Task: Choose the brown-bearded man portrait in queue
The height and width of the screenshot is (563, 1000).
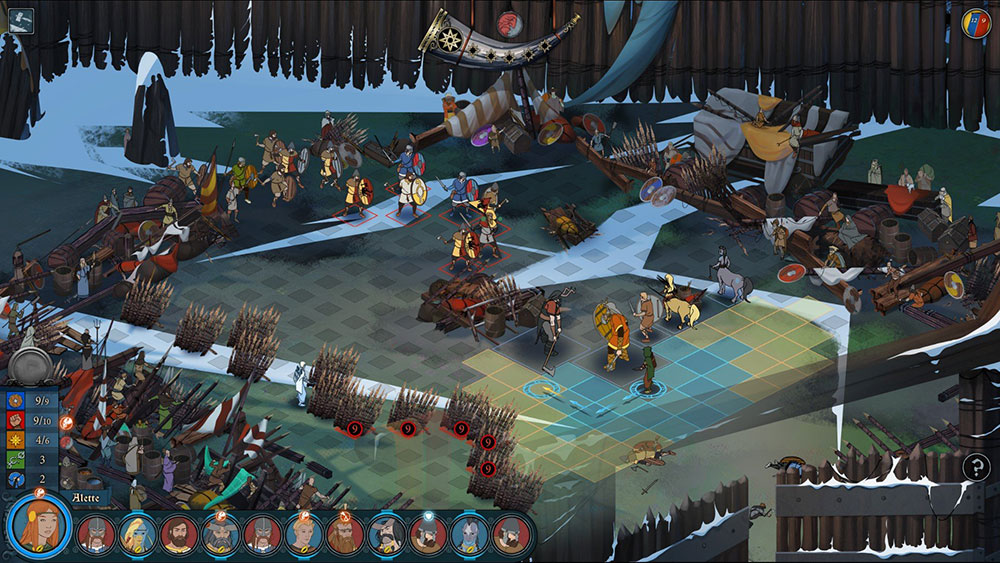Action: click(179, 535)
